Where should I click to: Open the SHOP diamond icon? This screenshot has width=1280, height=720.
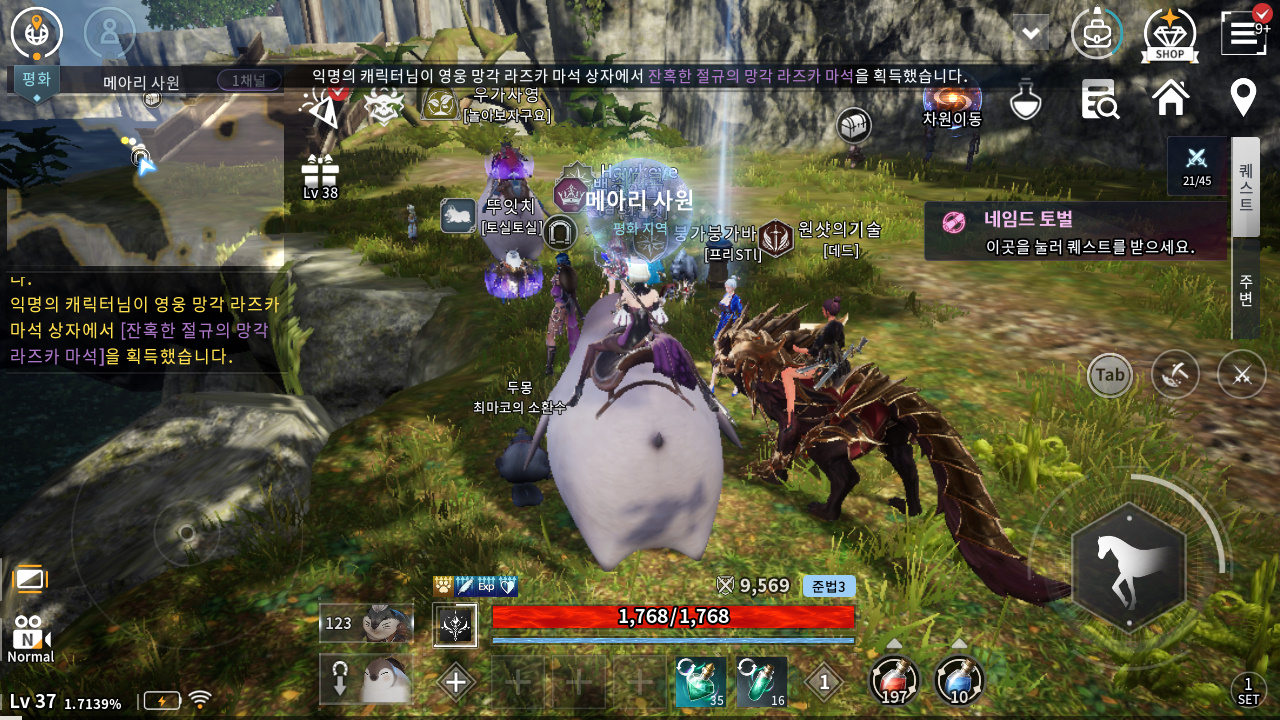tap(1169, 35)
